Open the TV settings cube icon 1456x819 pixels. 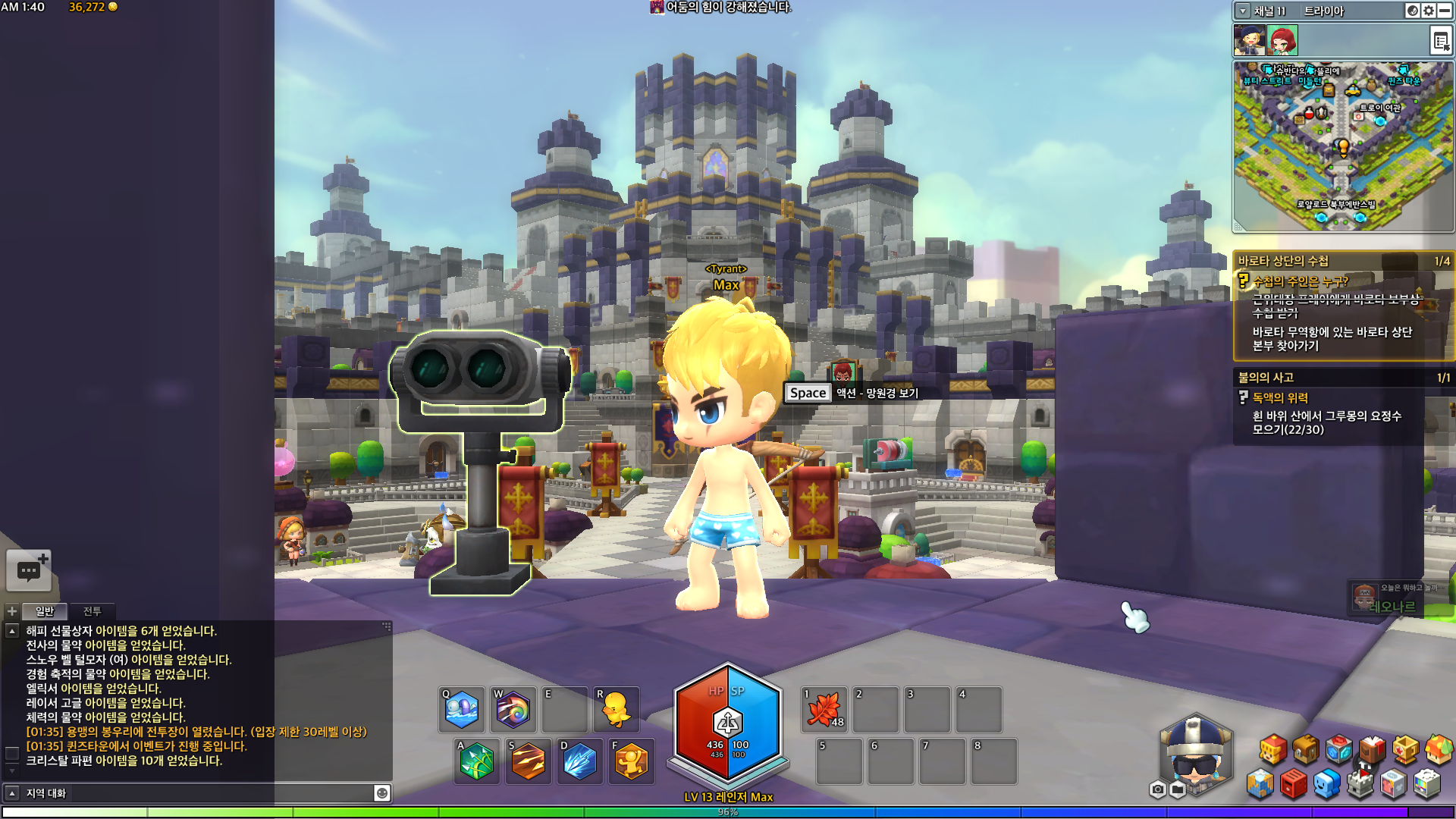click(x=1426, y=784)
